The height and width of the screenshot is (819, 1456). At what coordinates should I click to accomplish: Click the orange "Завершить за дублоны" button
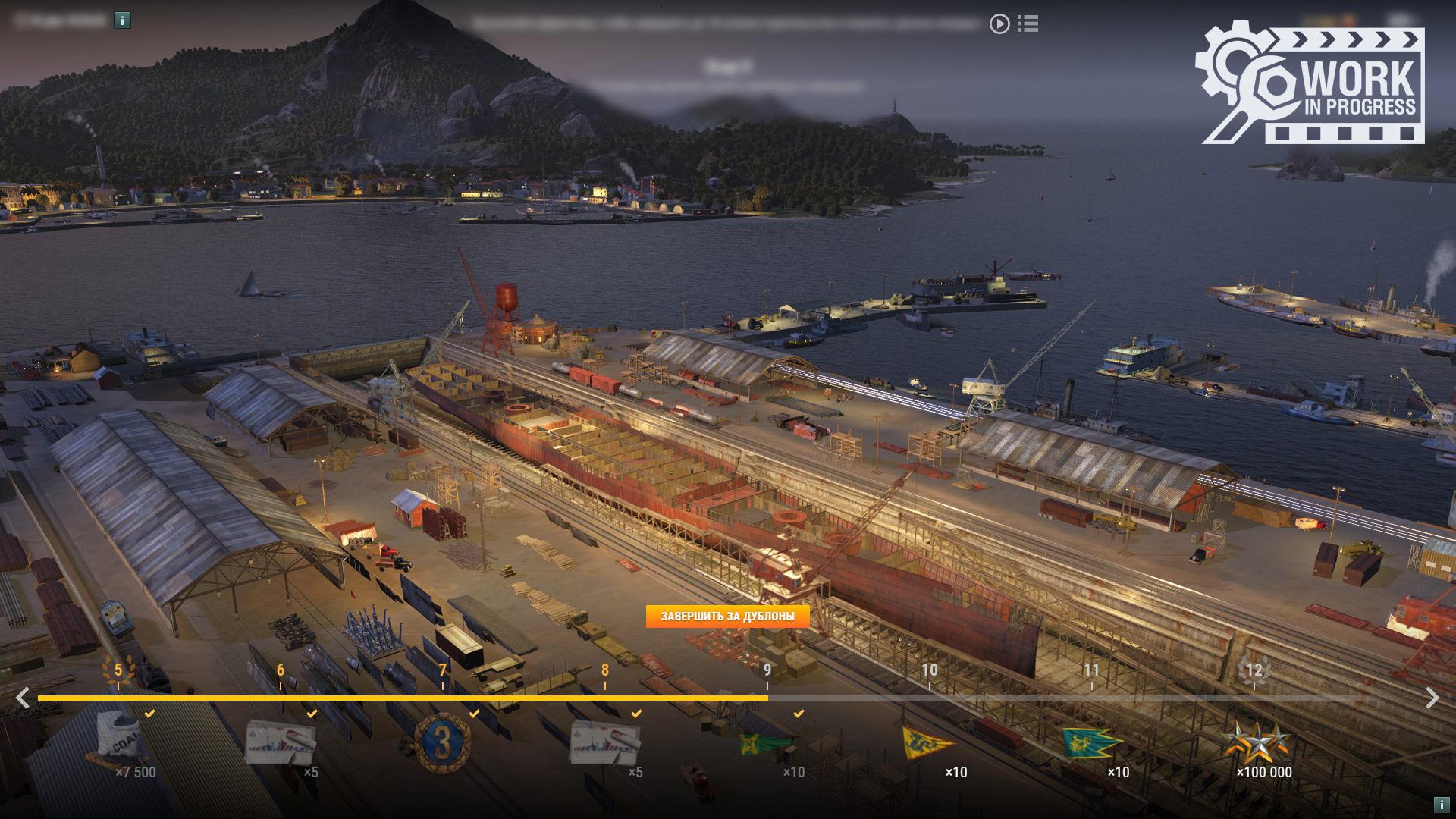(727, 617)
